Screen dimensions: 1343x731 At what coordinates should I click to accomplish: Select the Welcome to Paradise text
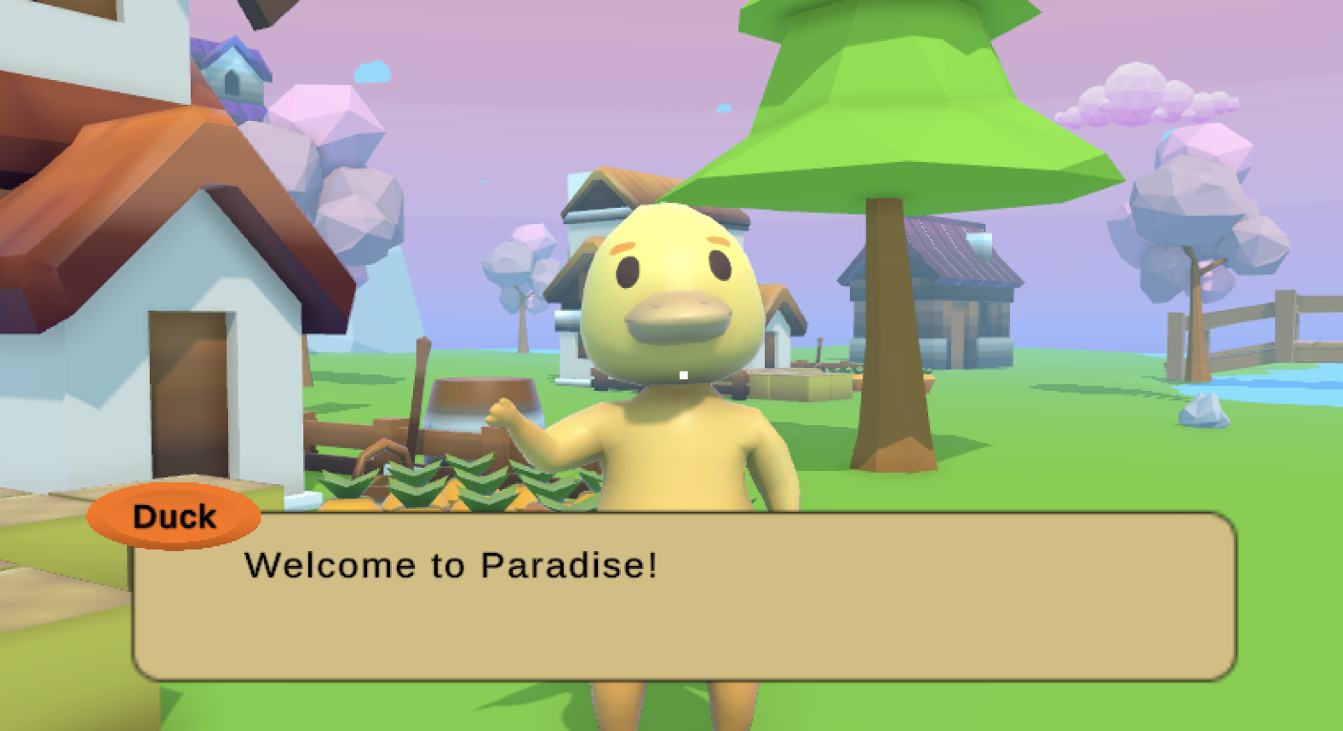pos(451,566)
